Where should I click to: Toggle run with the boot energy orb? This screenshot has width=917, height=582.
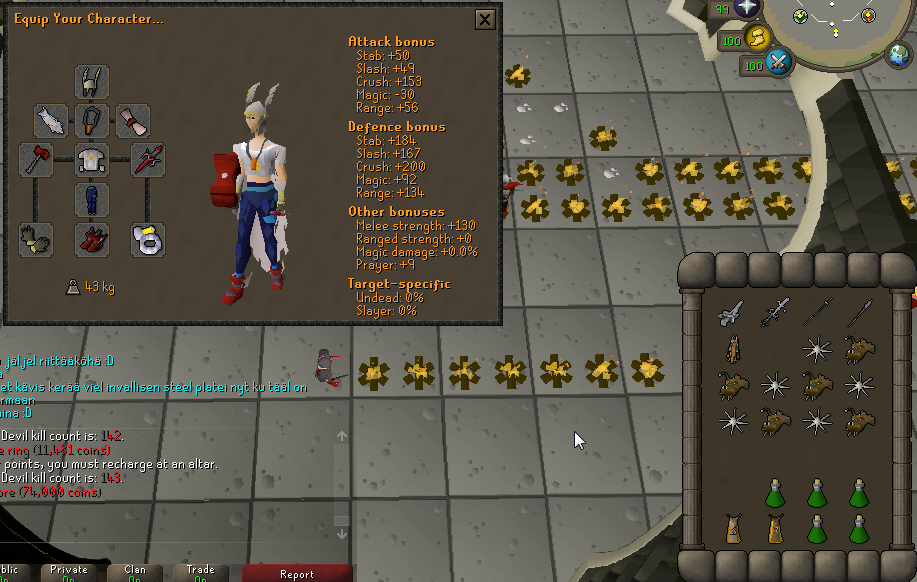757,39
